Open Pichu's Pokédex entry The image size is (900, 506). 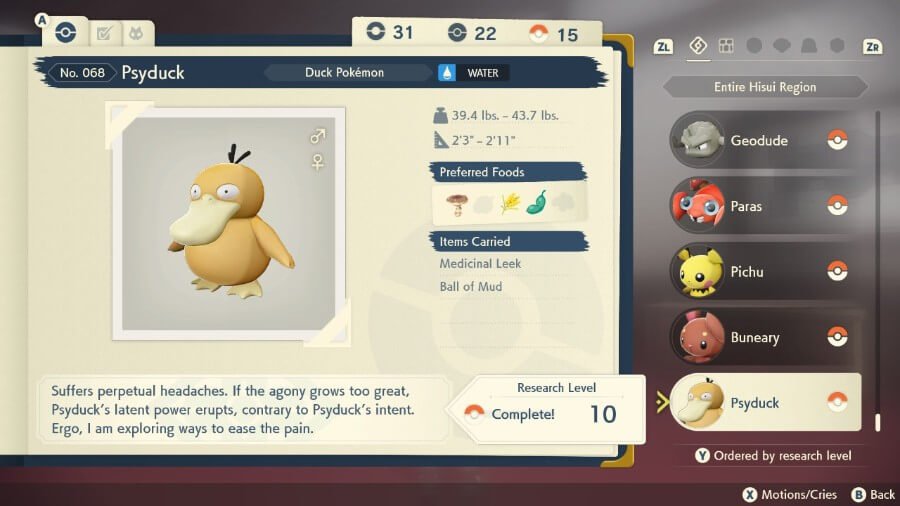[765, 272]
